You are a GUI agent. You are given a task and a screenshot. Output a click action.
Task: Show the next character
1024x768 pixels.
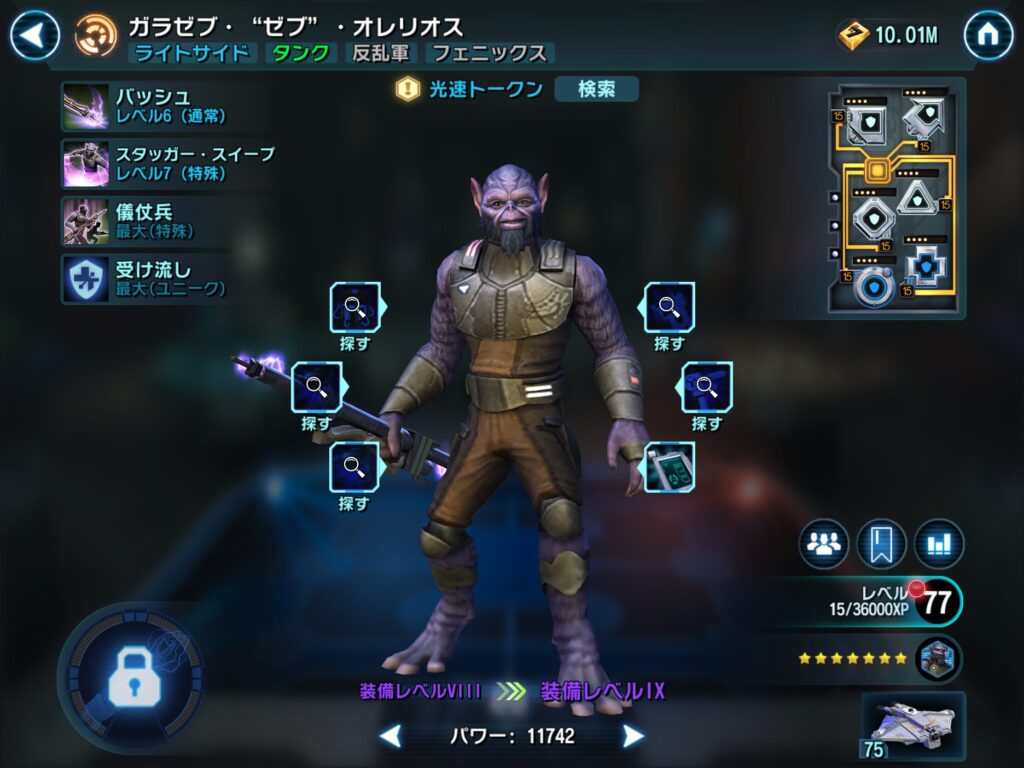pos(633,737)
